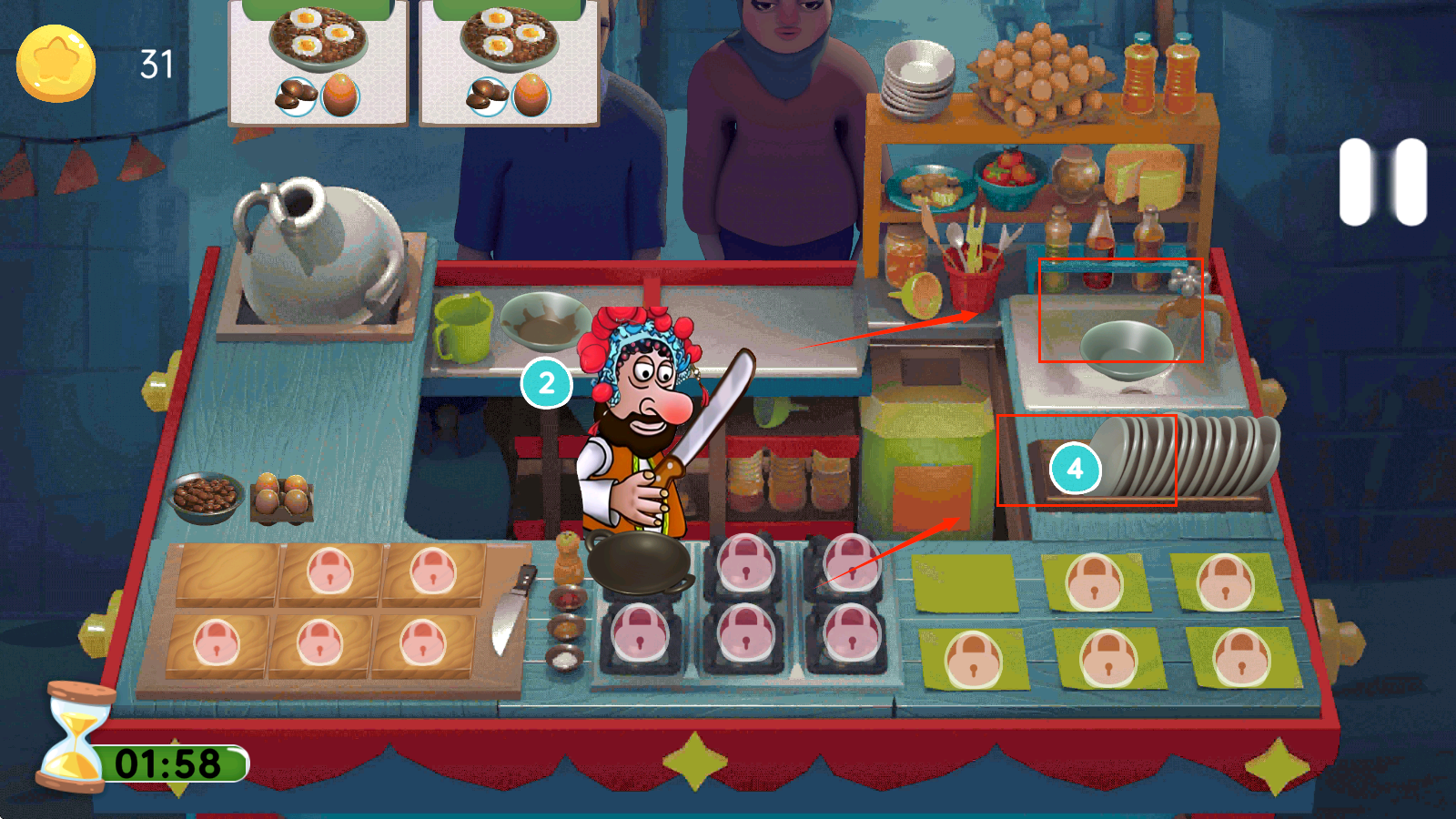Screen dimensions: 1456x819
Task: Click the gold star coin icon
Action: click(56, 64)
